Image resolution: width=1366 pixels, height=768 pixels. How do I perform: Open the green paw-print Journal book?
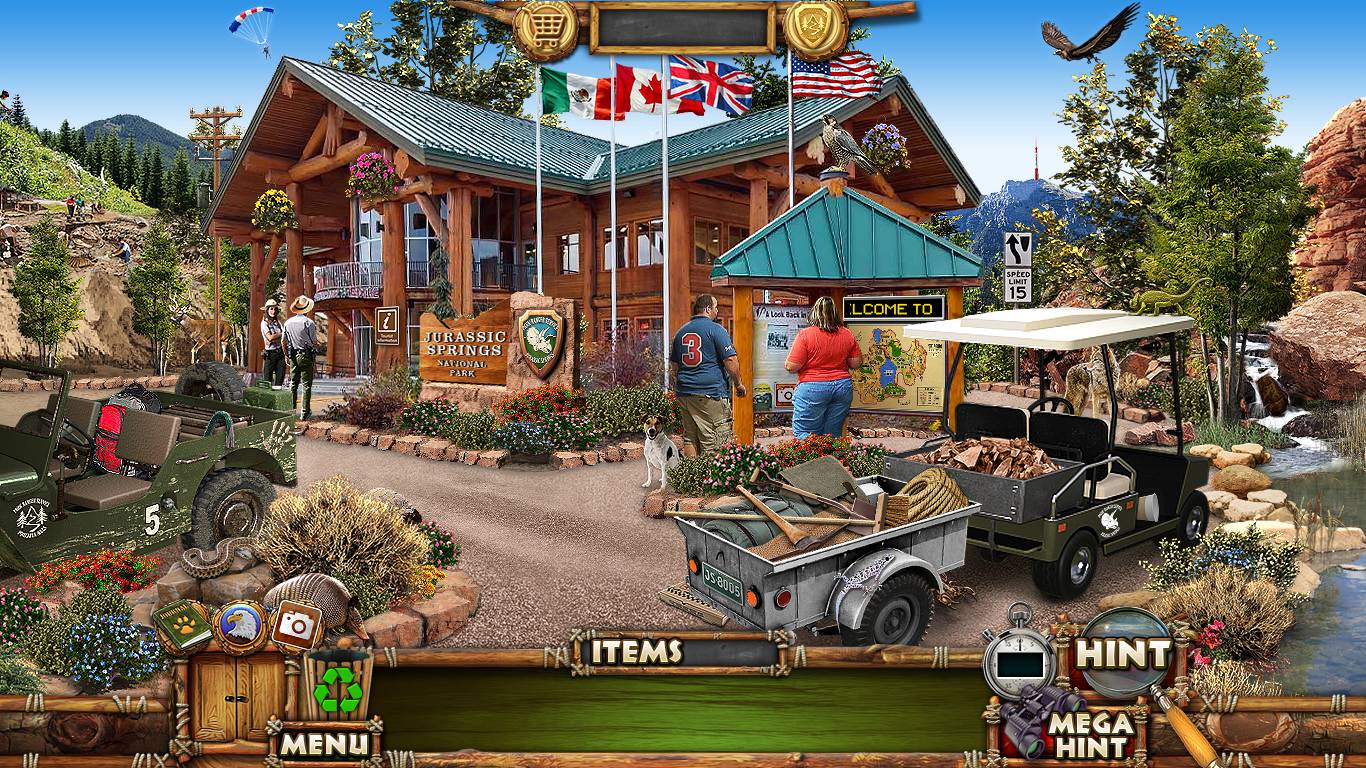183,625
